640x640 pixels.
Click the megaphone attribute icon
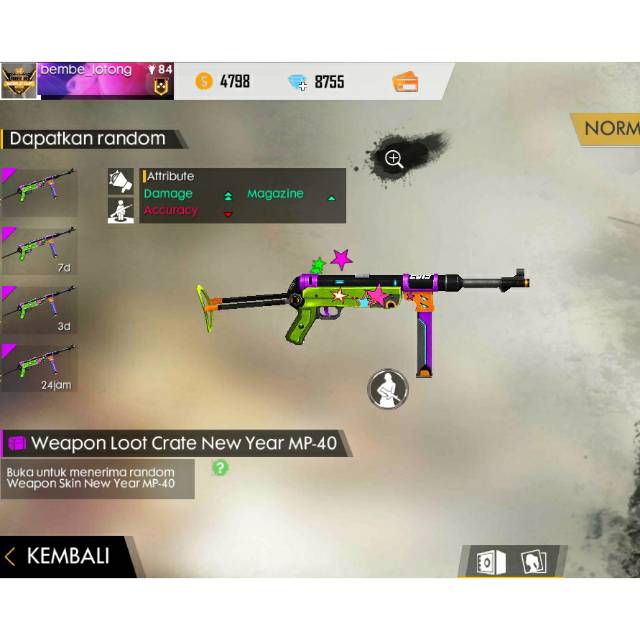tap(121, 180)
